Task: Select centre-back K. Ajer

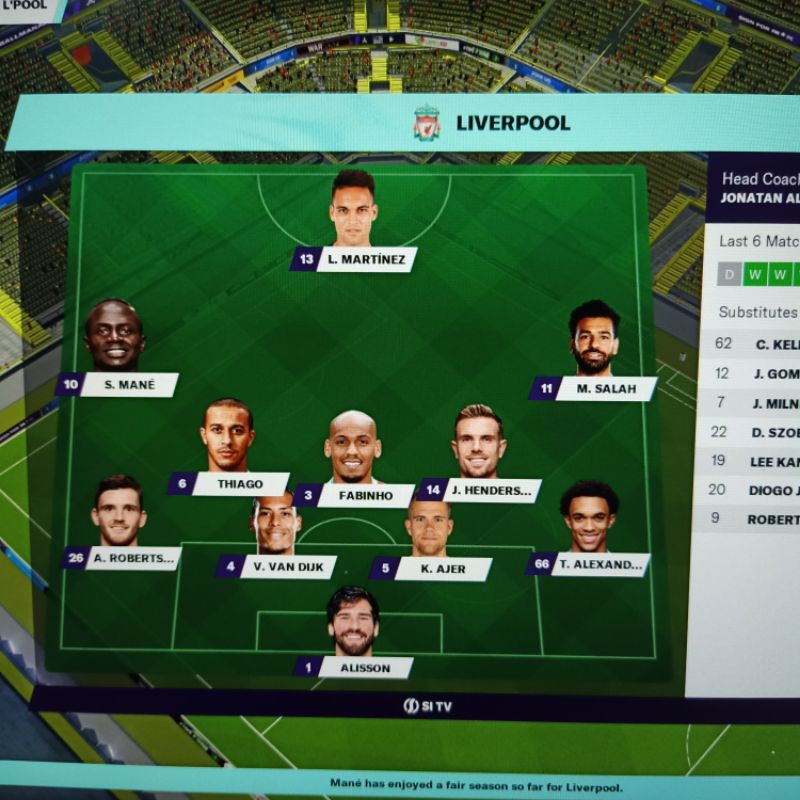Action: click(442, 569)
